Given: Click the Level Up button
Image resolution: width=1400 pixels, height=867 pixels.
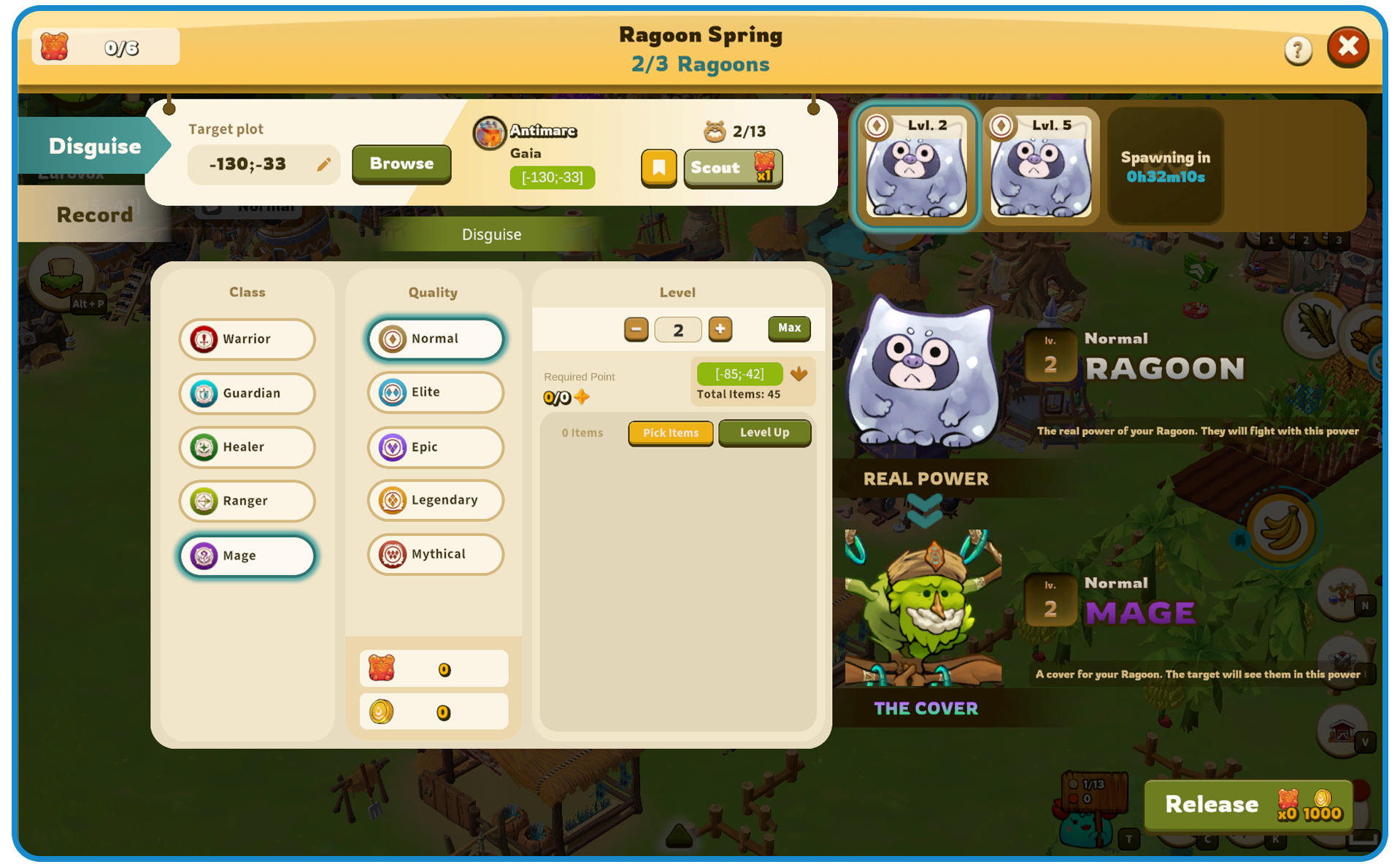Looking at the screenshot, I should click(x=764, y=433).
